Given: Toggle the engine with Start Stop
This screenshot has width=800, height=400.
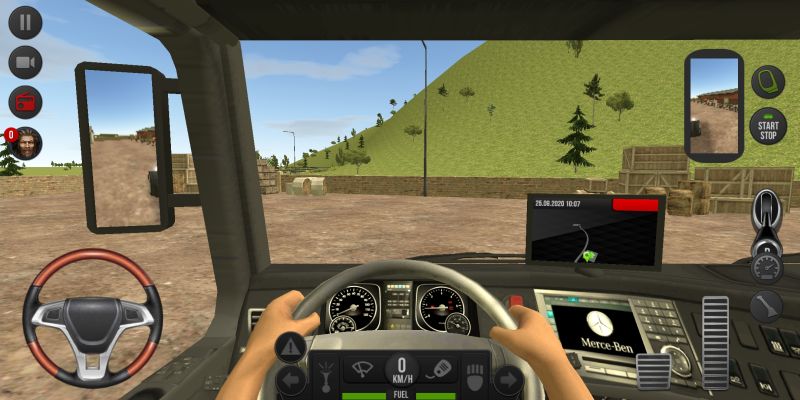Looking at the screenshot, I should [x=767, y=126].
